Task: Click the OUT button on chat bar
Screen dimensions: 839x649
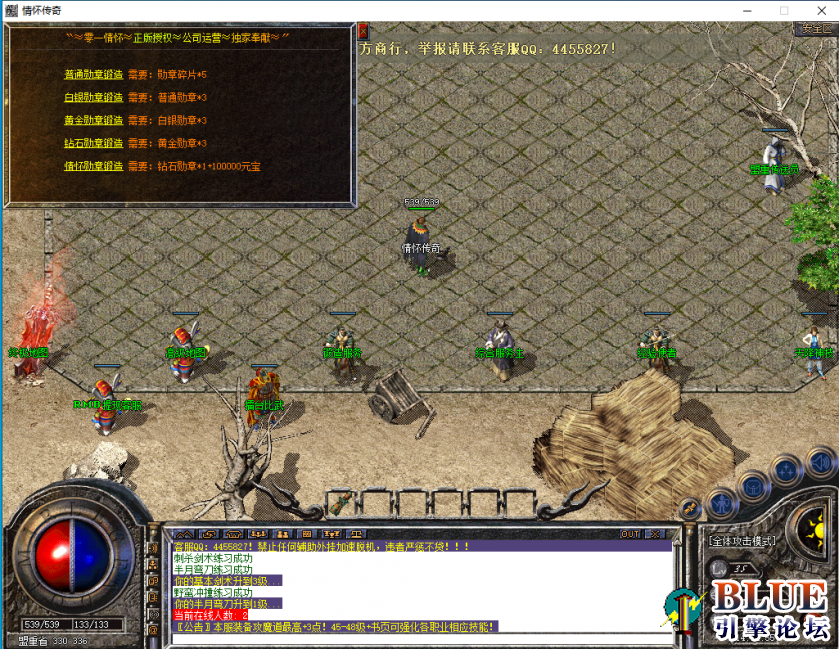Action: click(x=630, y=534)
